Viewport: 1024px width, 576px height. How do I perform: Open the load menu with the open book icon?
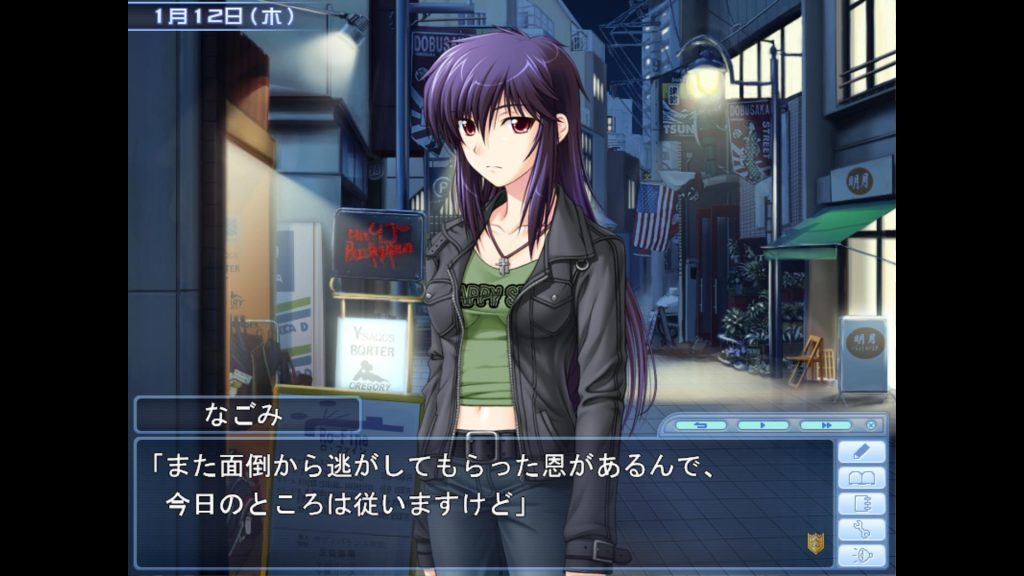tap(861, 478)
